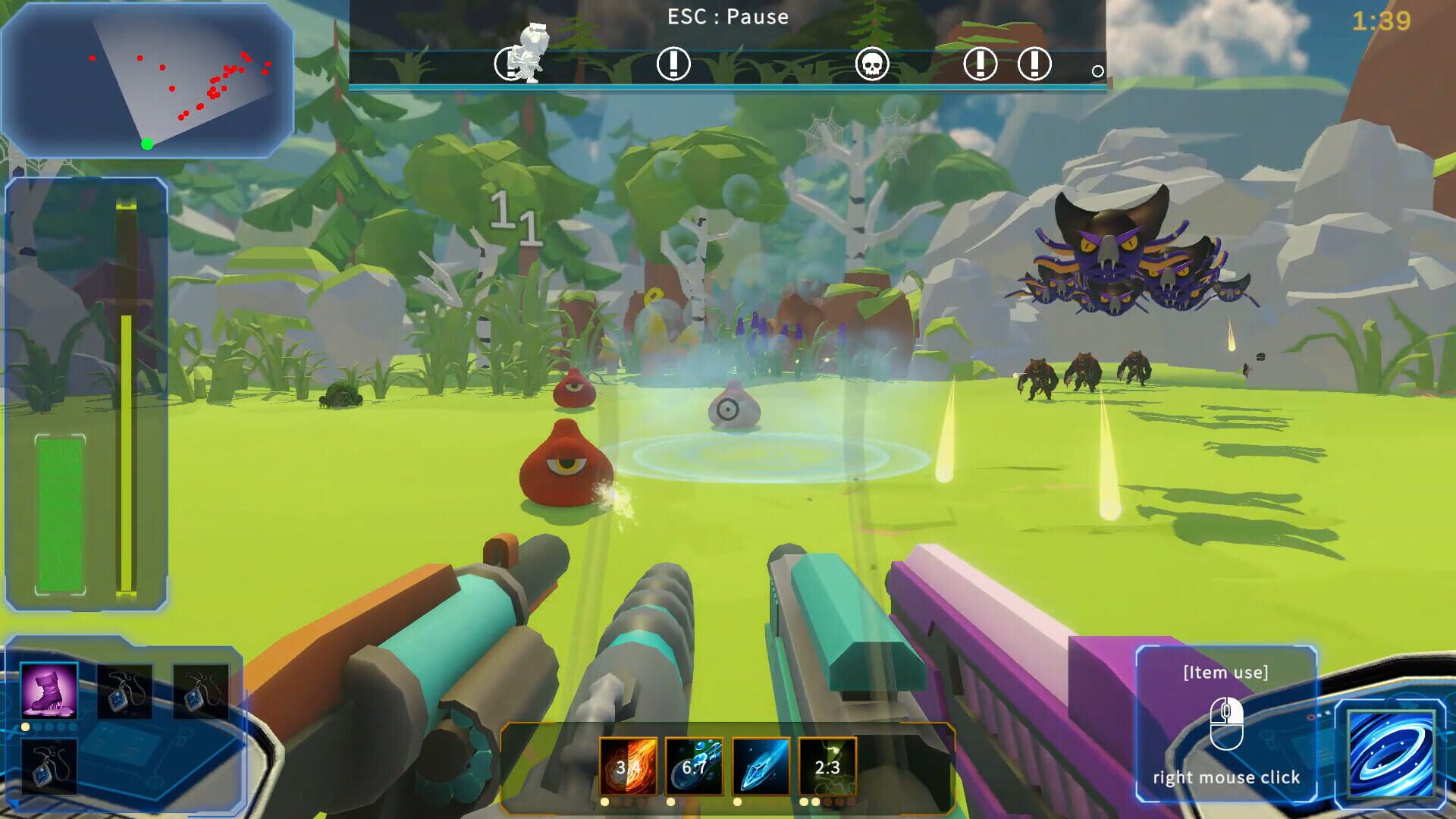This screenshot has width=1456, height=819.
Task: Select the water bubble weapon icon showing 6.7
Action: click(x=695, y=767)
